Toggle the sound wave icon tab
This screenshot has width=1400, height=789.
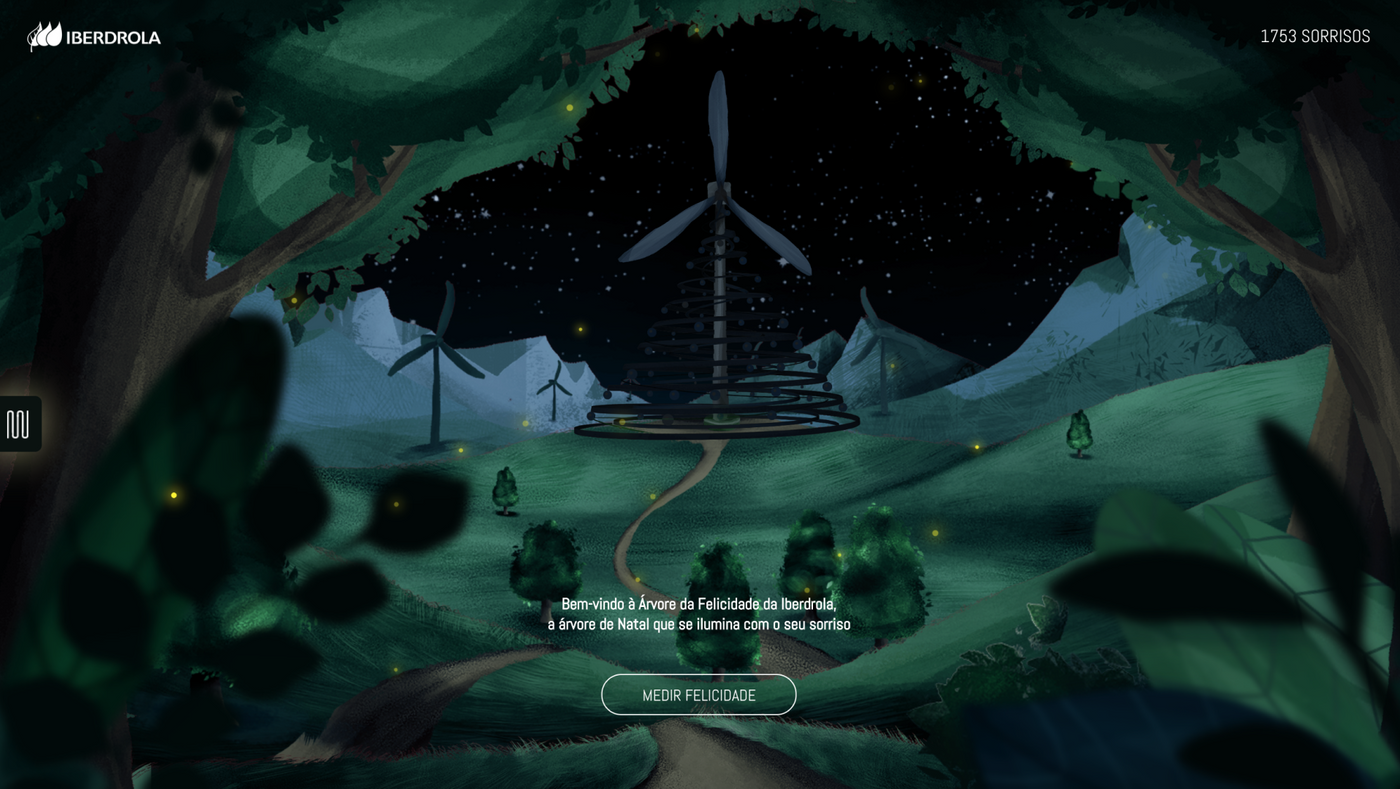[x=19, y=424]
